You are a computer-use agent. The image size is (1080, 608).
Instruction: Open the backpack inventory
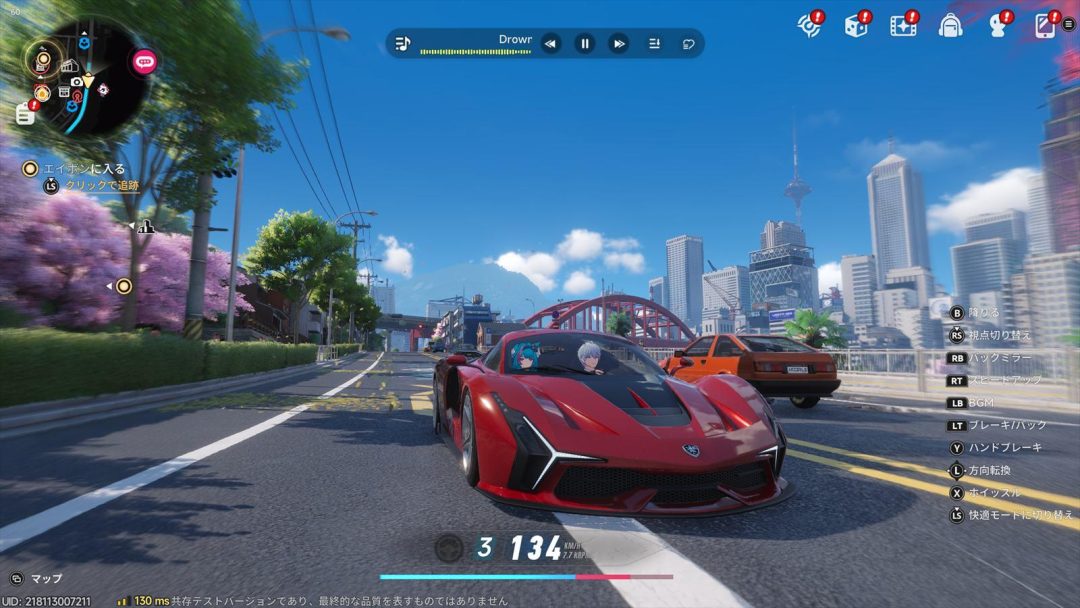tap(949, 25)
